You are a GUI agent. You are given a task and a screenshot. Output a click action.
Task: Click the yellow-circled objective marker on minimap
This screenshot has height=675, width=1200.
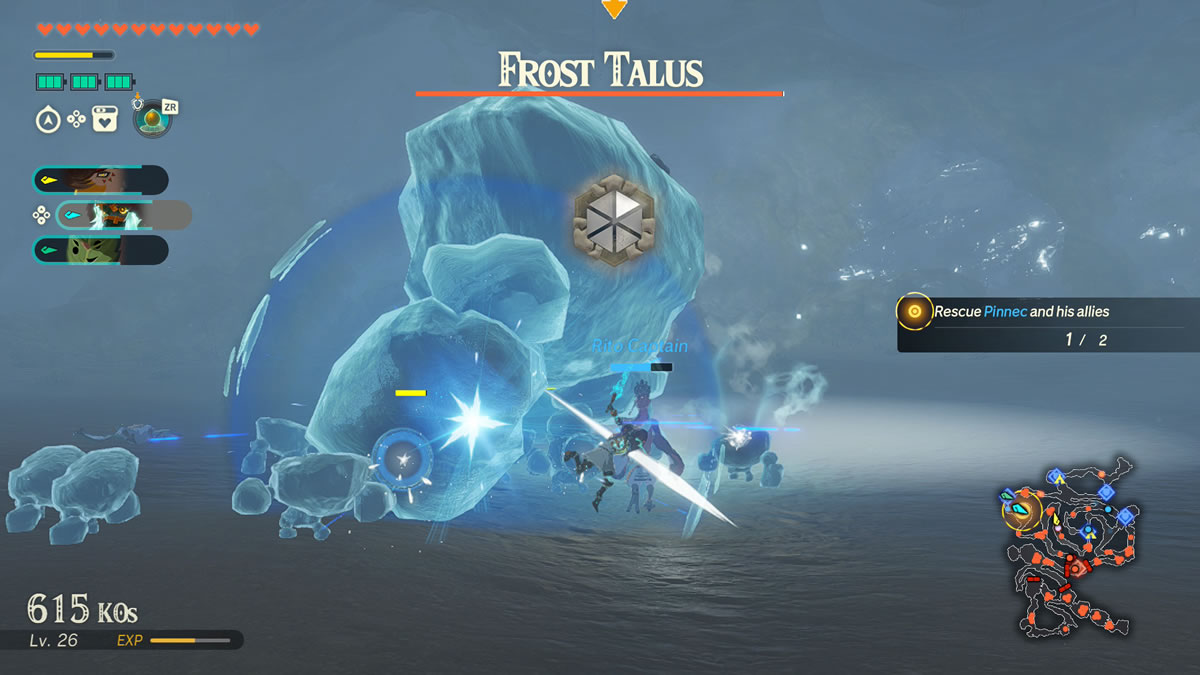pyautogui.click(x=1021, y=511)
